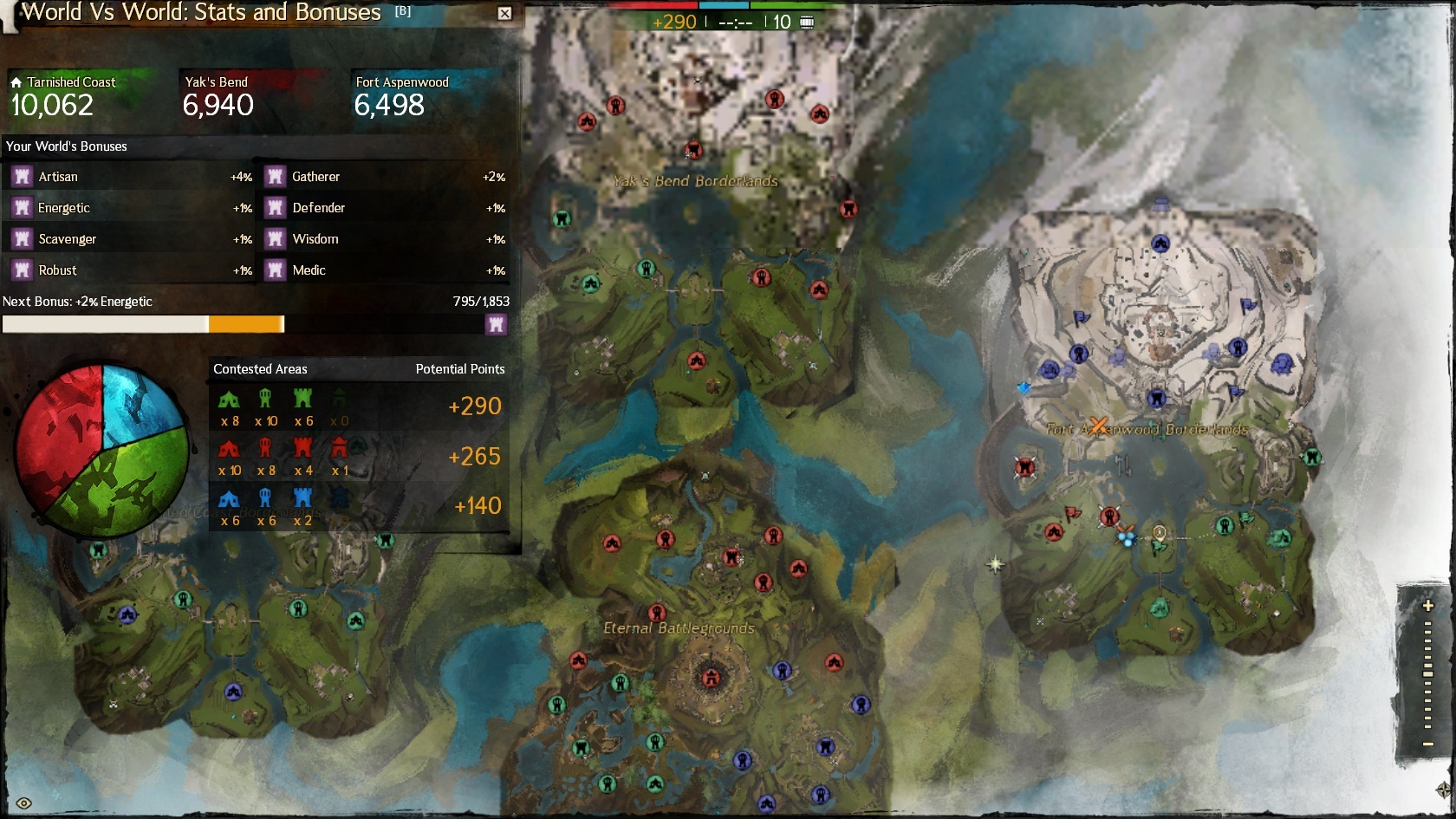
Task: Toggle the eye-shaped map visibility icon
Action: 24,803
